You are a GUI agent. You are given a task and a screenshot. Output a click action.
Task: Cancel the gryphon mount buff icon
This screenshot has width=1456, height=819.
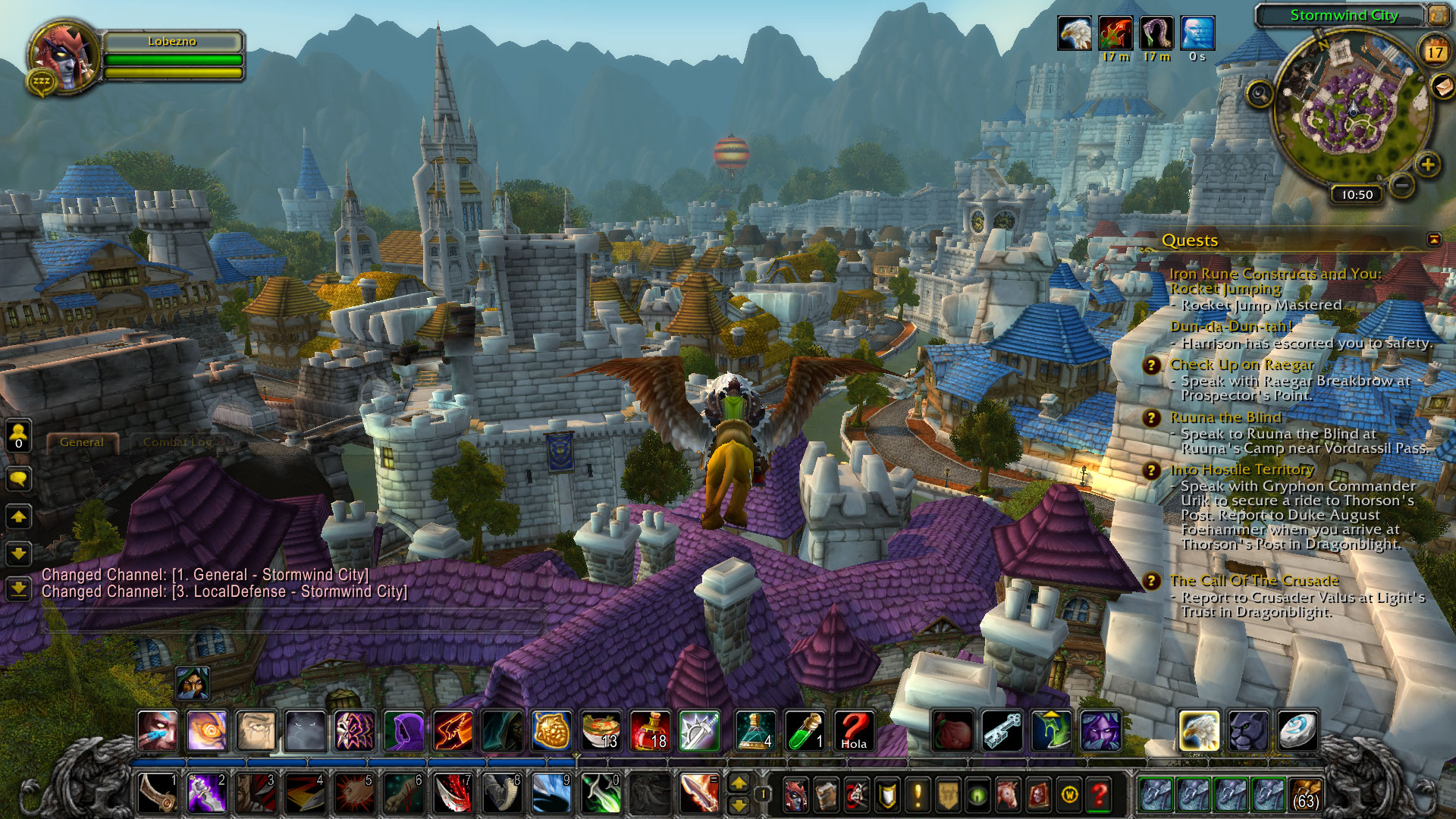tap(1075, 34)
